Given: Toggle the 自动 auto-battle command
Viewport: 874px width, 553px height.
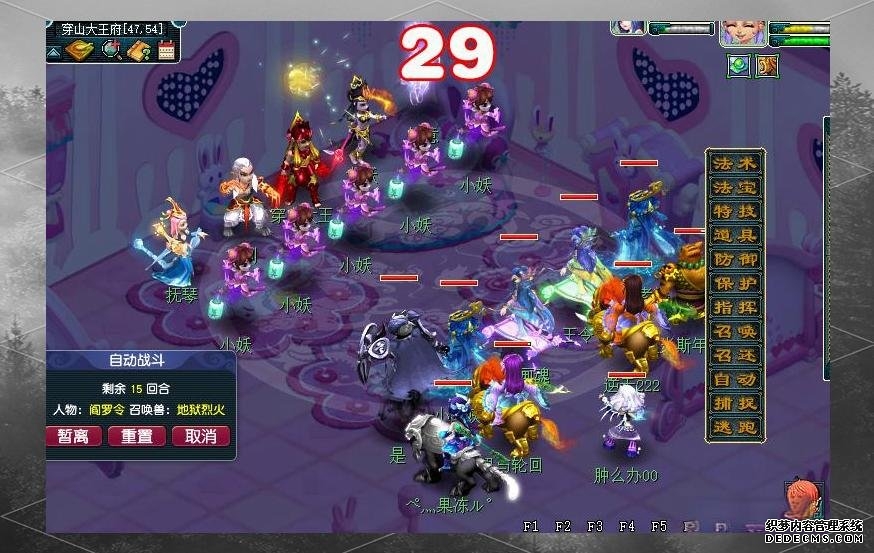Looking at the screenshot, I should coord(735,380).
